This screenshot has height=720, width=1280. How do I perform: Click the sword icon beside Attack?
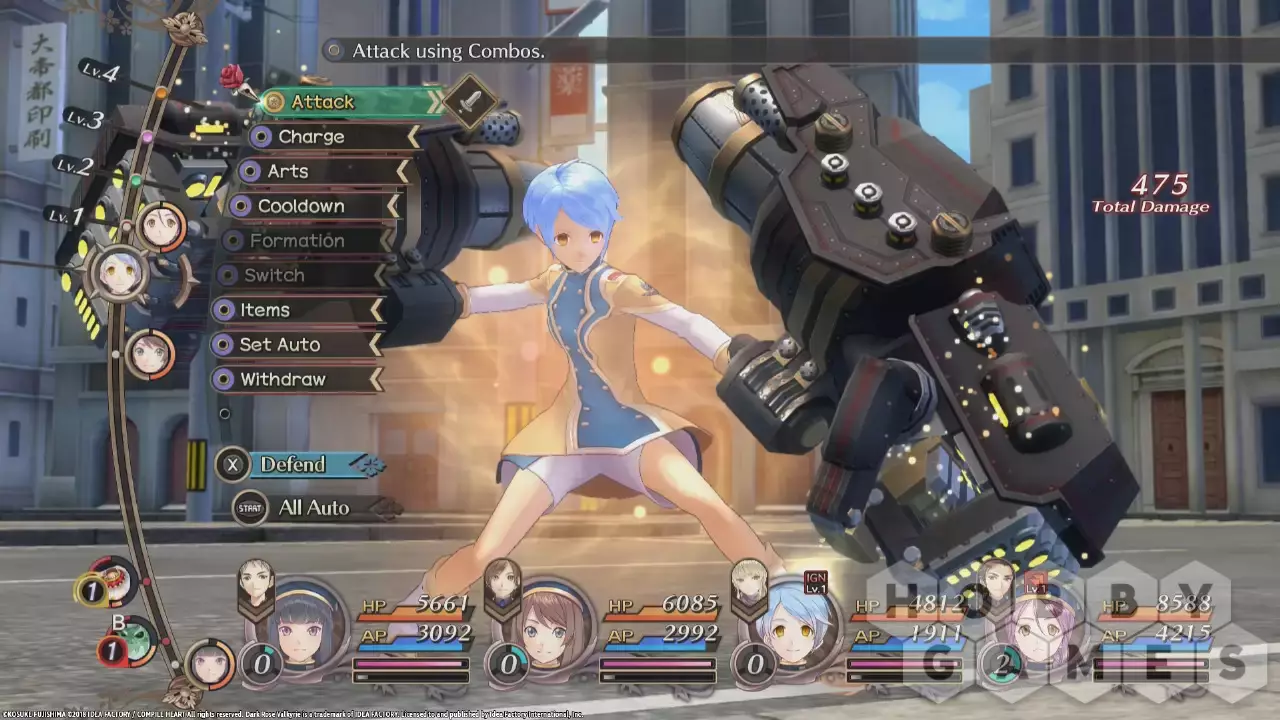point(469,101)
